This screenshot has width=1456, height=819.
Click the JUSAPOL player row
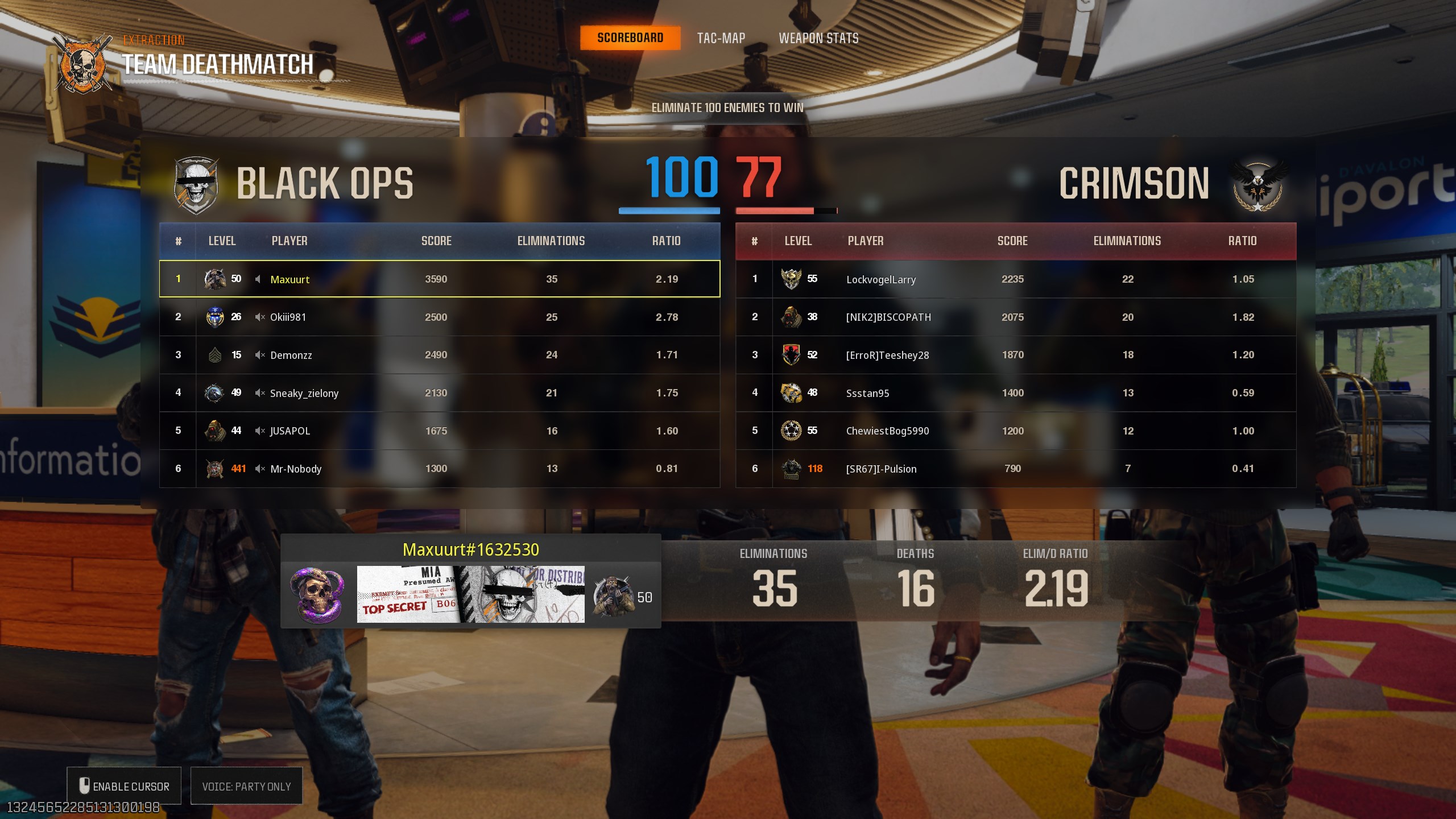(x=439, y=431)
